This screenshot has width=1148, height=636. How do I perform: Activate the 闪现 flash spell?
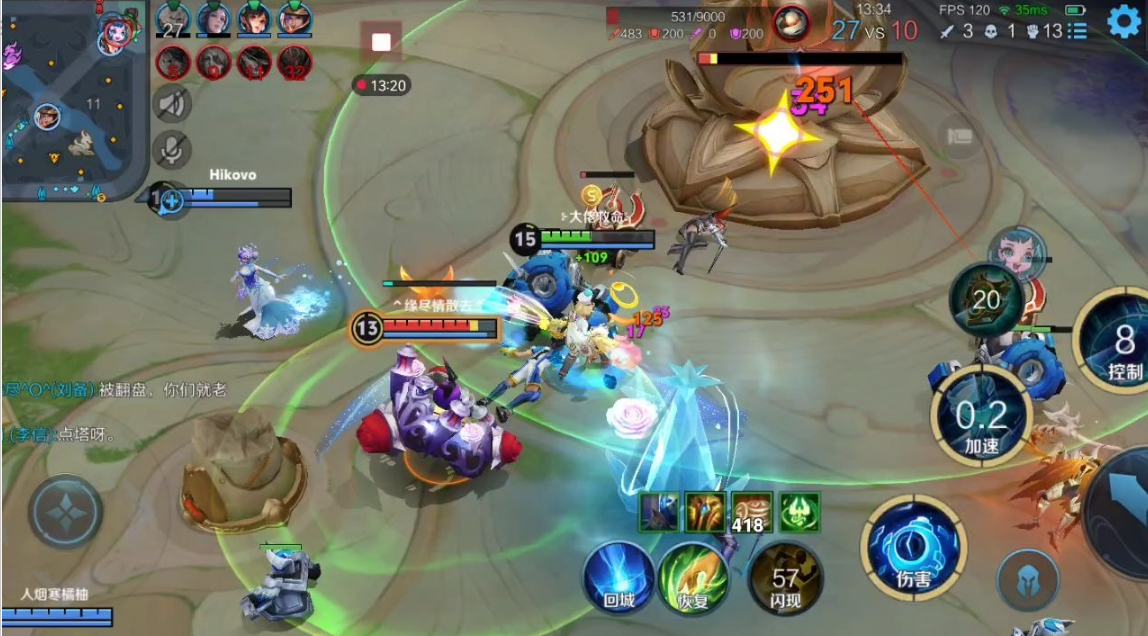(785, 577)
